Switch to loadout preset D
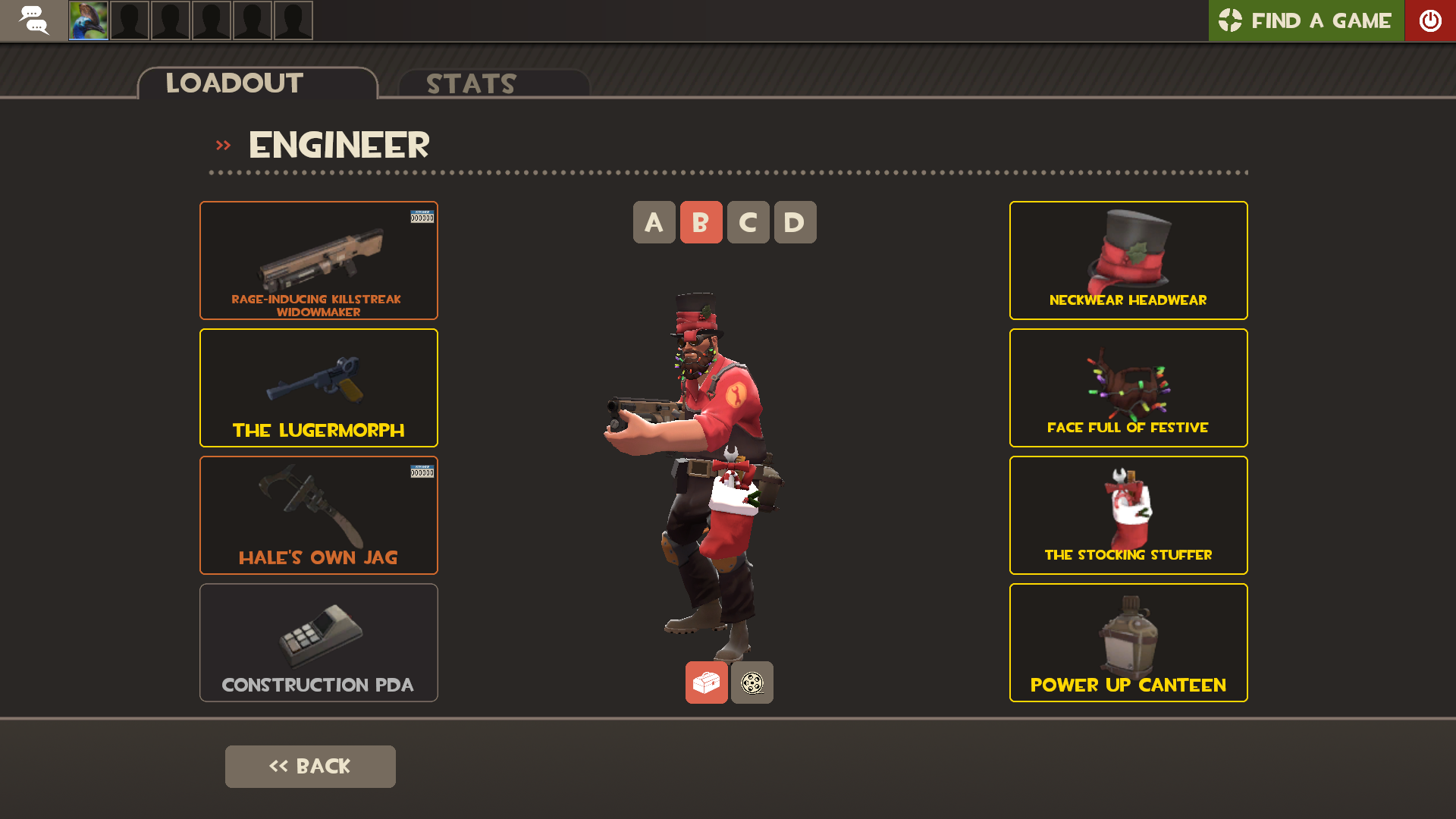Image resolution: width=1456 pixels, height=819 pixels. point(795,222)
